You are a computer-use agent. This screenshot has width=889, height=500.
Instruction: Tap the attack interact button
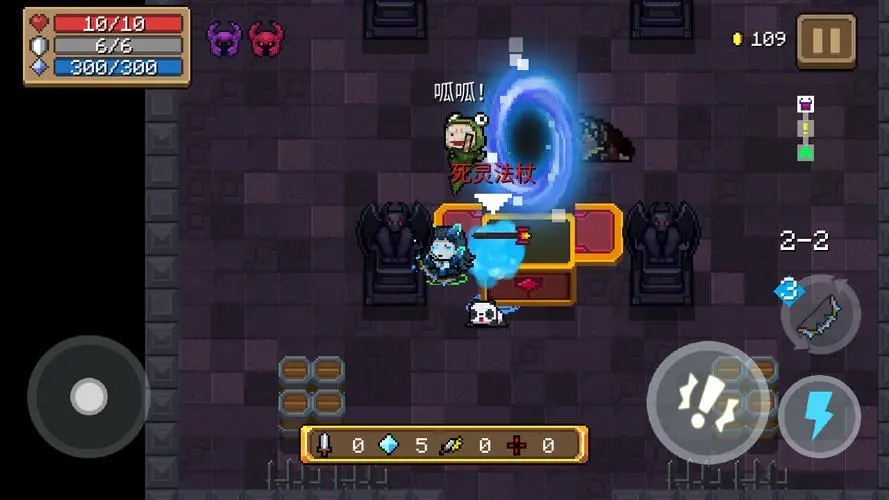[707, 401]
